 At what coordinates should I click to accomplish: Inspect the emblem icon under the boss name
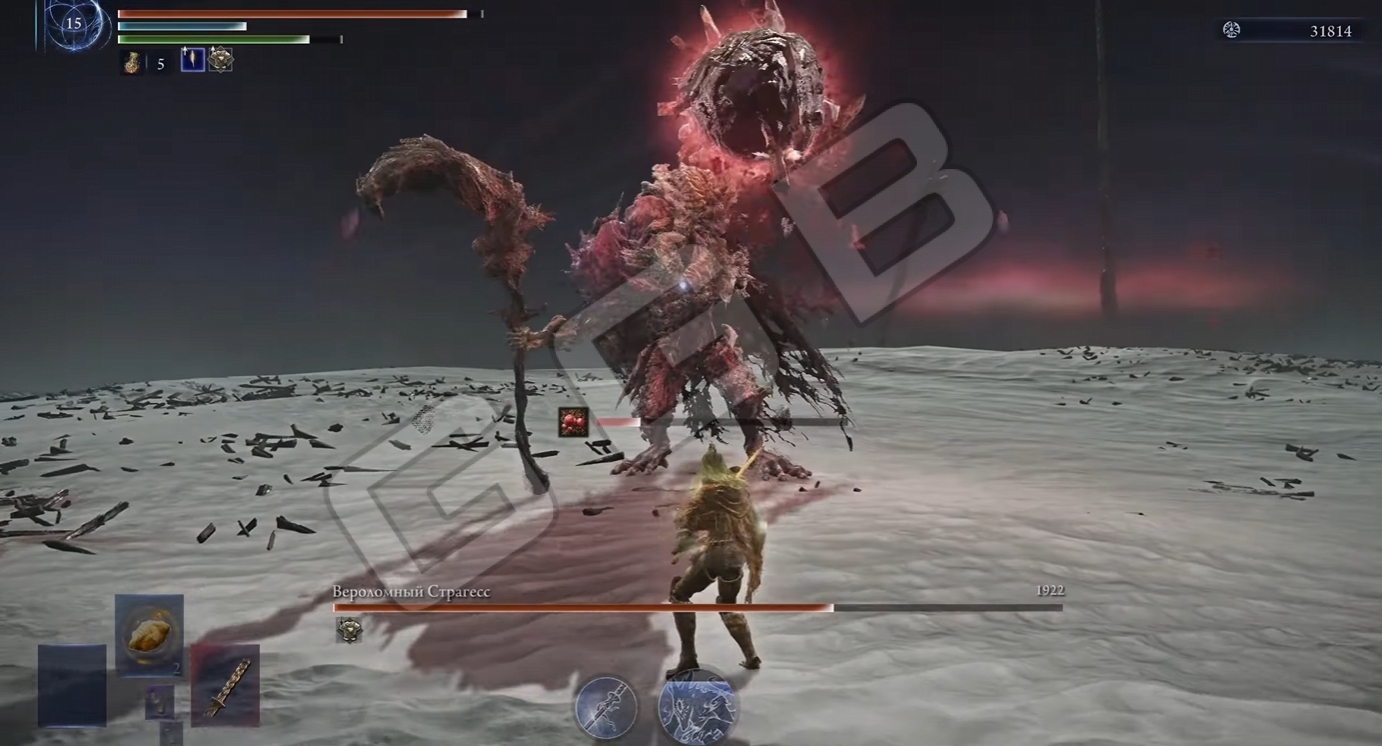point(349,629)
